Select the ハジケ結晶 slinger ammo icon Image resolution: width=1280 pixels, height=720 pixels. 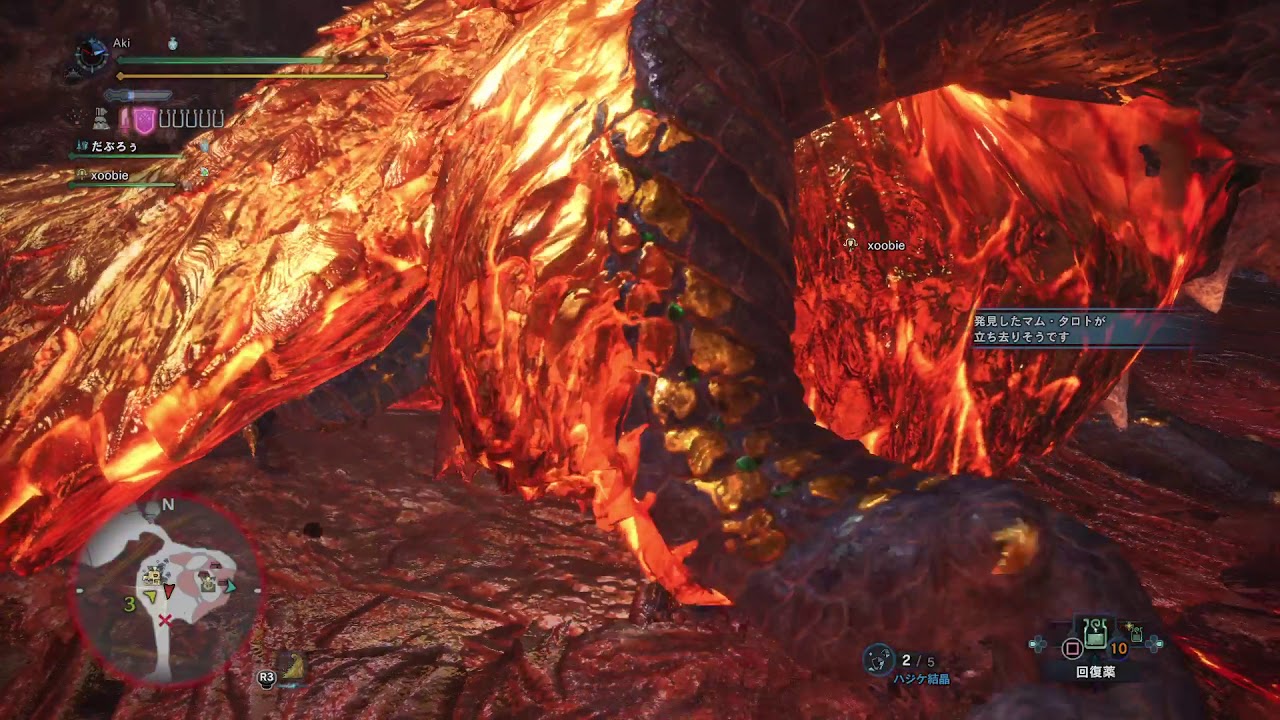(x=878, y=658)
